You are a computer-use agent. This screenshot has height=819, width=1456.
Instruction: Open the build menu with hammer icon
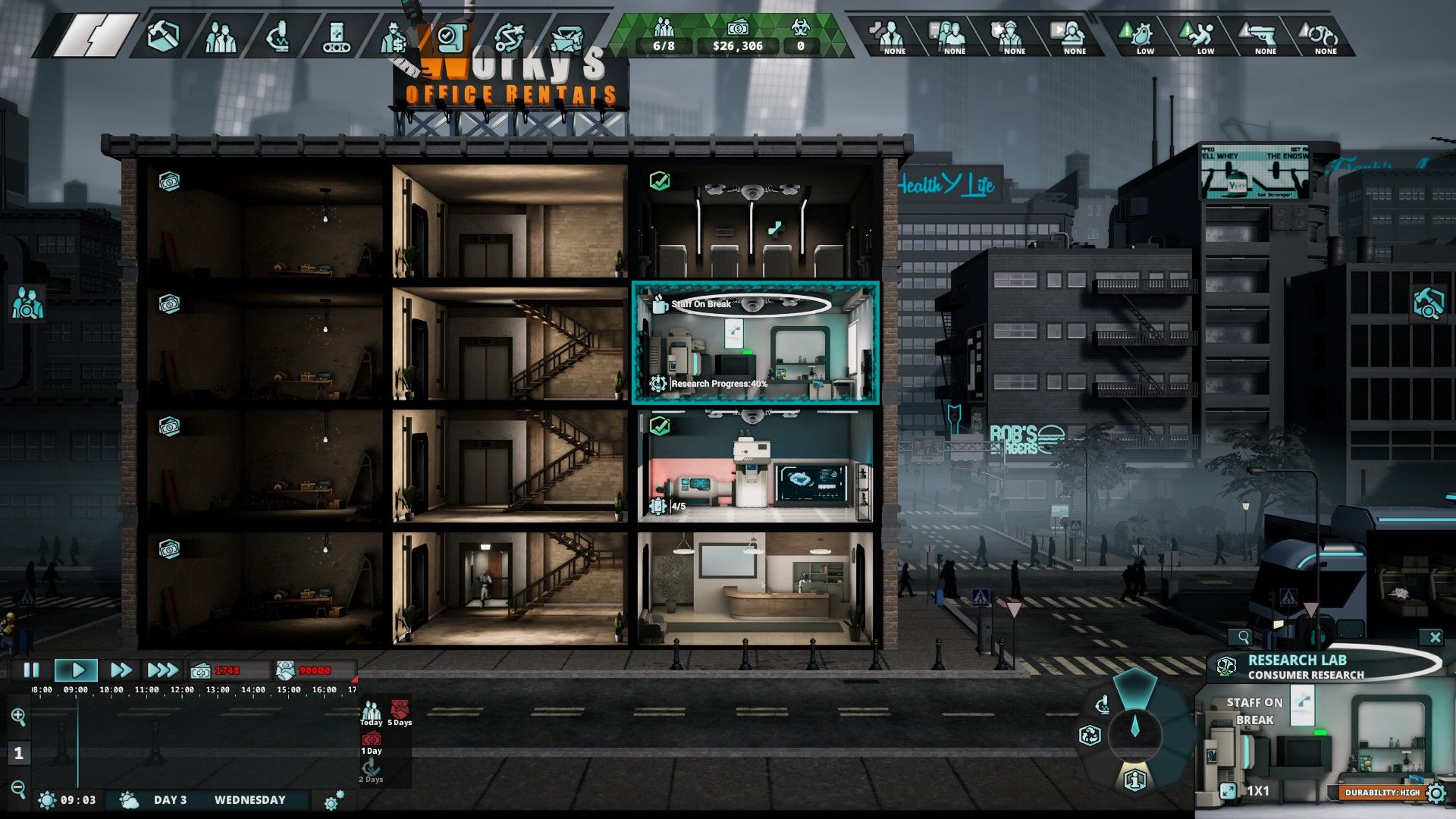click(x=163, y=36)
